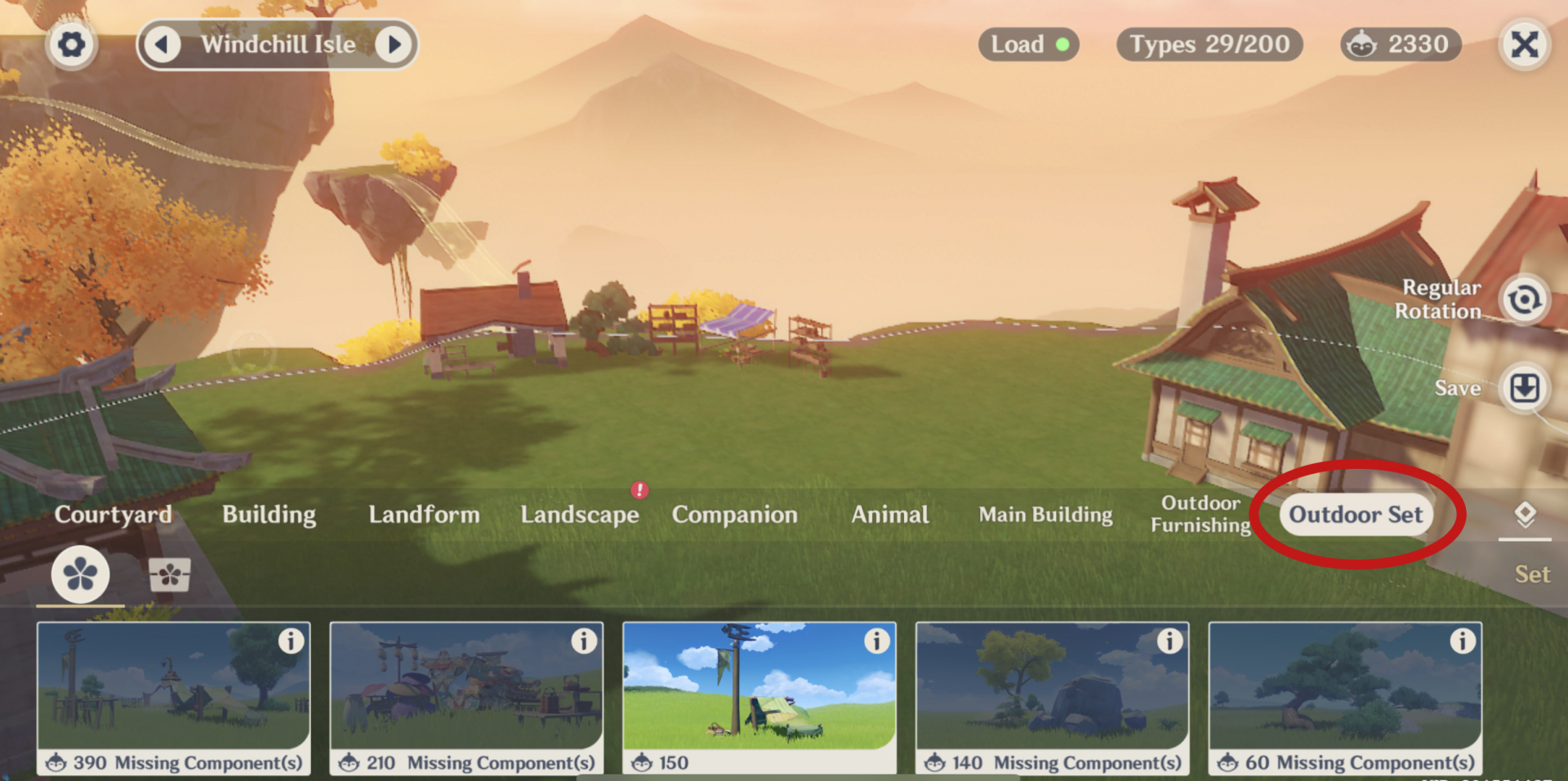
Task: Select the Landform tab
Action: [424, 515]
